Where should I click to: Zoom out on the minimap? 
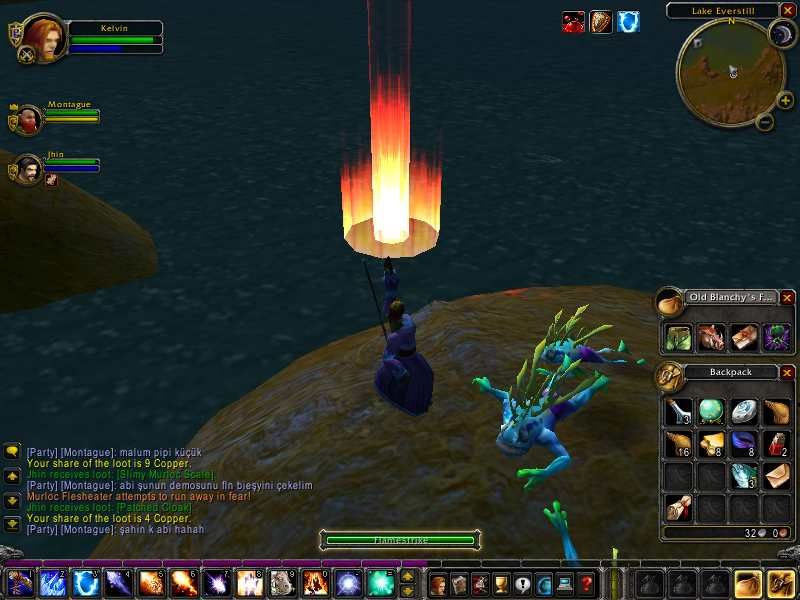pos(765,123)
